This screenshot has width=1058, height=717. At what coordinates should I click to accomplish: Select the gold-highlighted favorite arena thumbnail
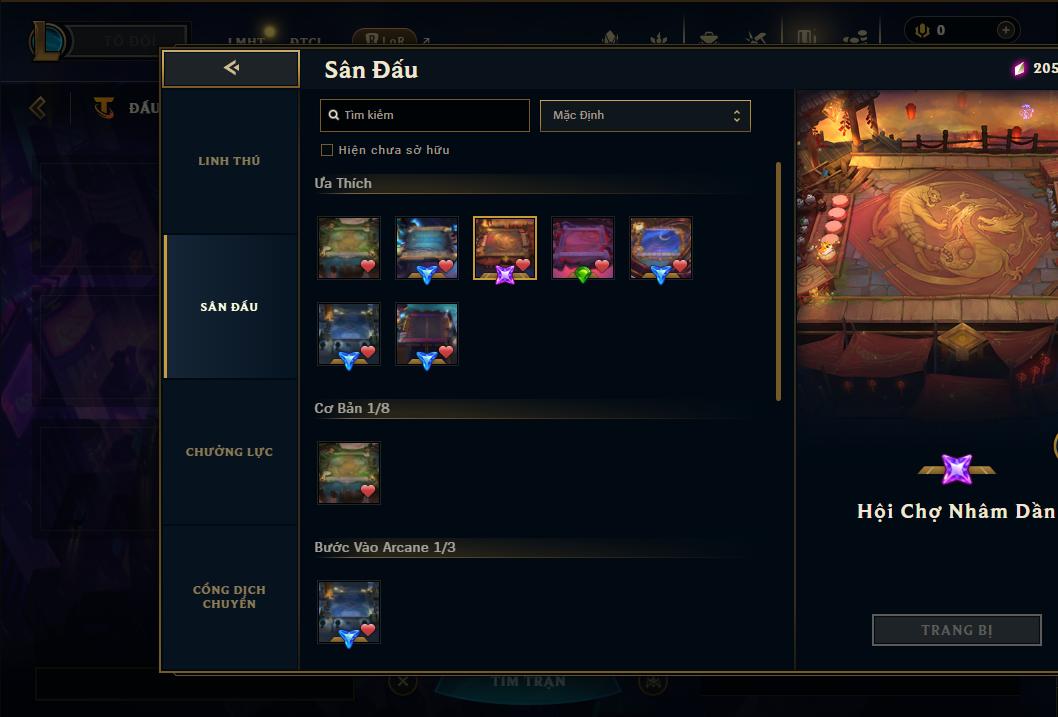coord(505,248)
